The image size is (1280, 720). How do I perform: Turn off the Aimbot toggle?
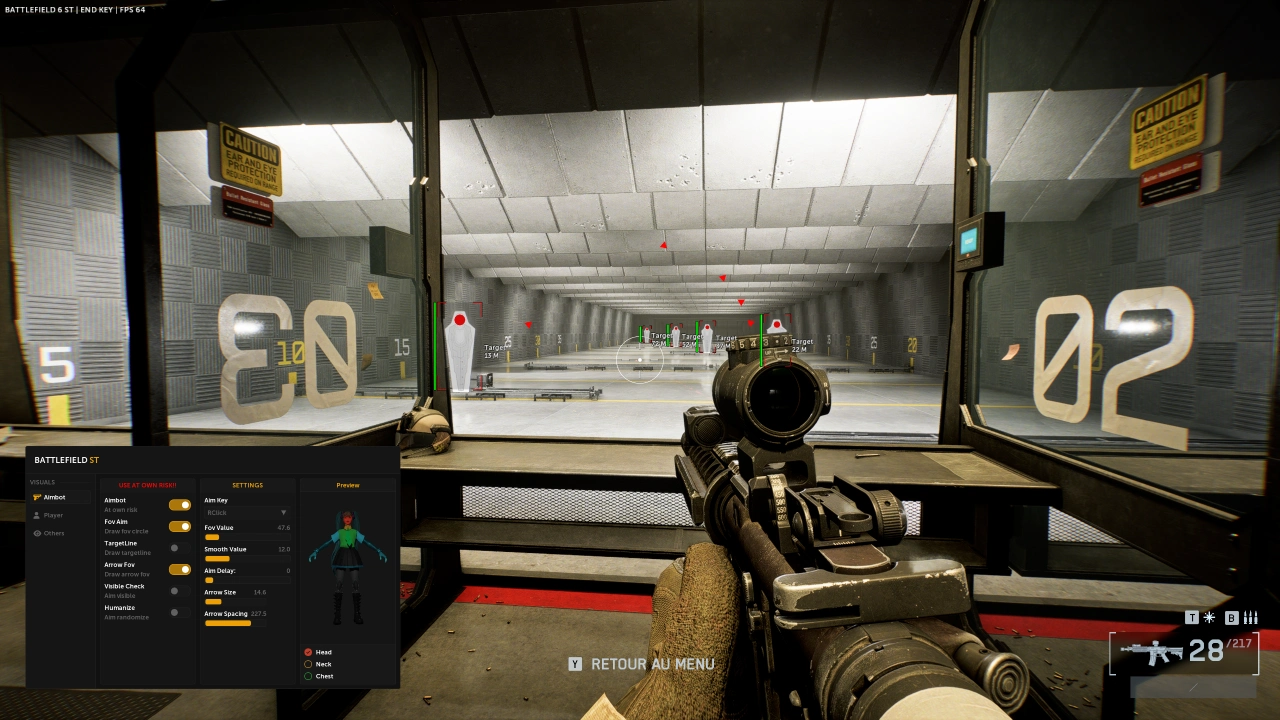coord(180,505)
